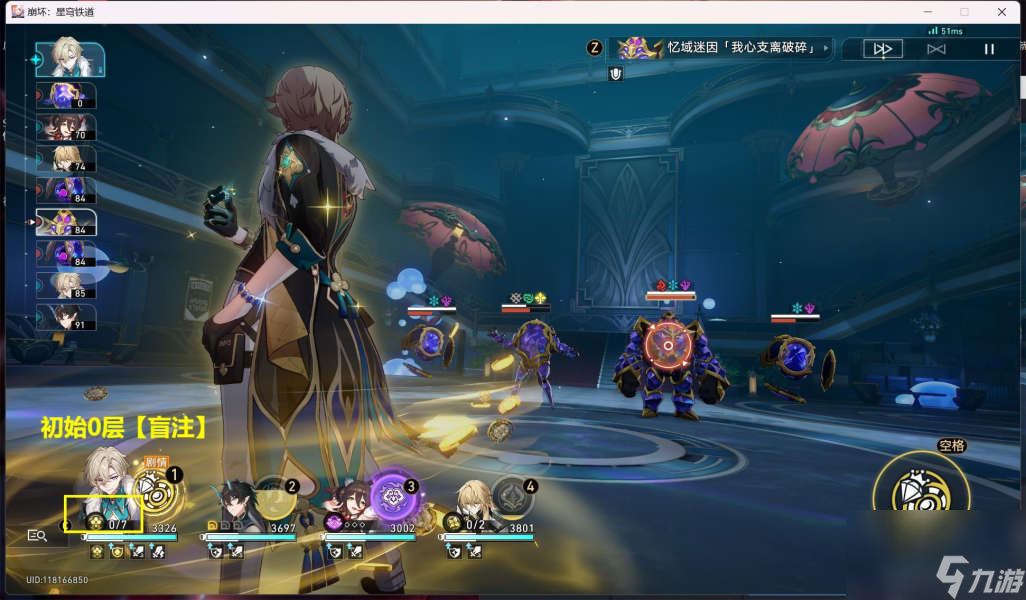The width and height of the screenshot is (1026, 600).
Task: Minimize the game window
Action: point(927,12)
